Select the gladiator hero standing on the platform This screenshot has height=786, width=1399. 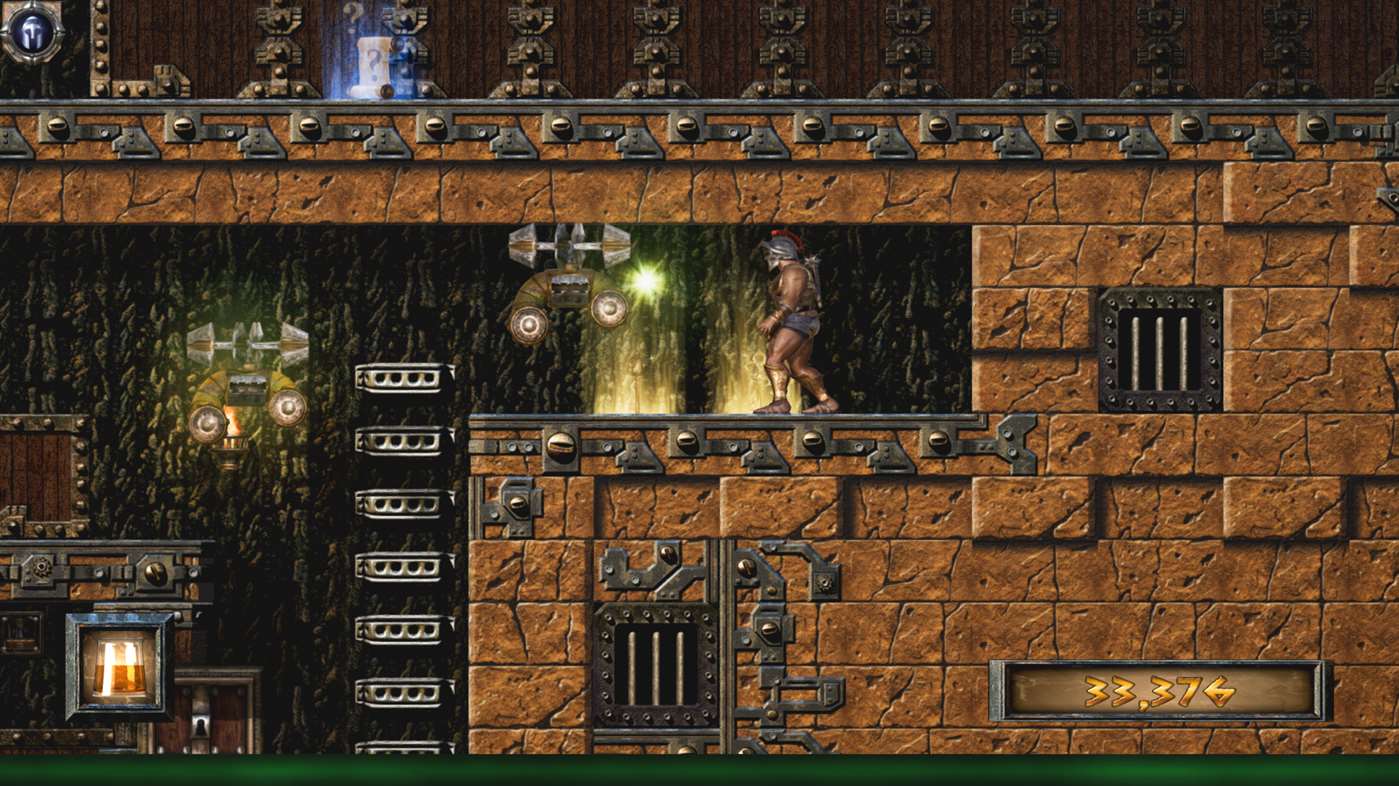790,320
